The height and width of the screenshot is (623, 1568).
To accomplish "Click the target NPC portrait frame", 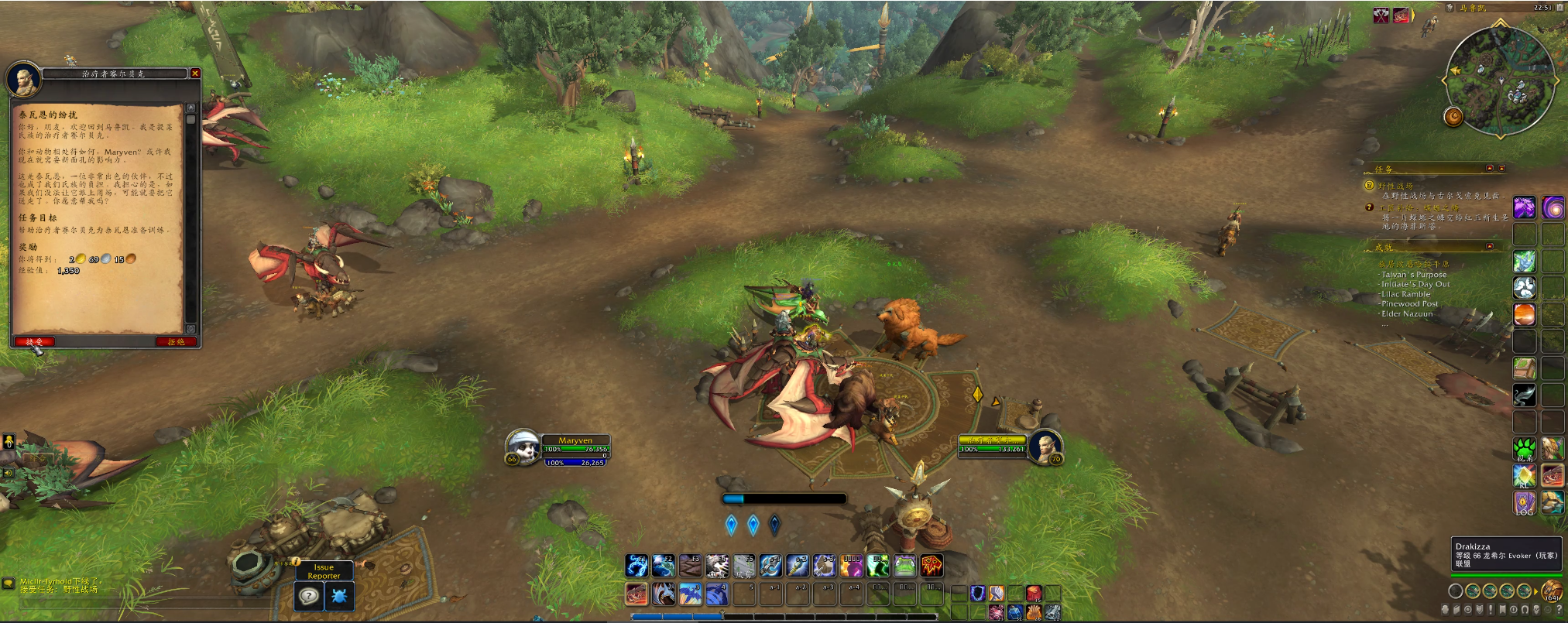I will [1045, 446].
